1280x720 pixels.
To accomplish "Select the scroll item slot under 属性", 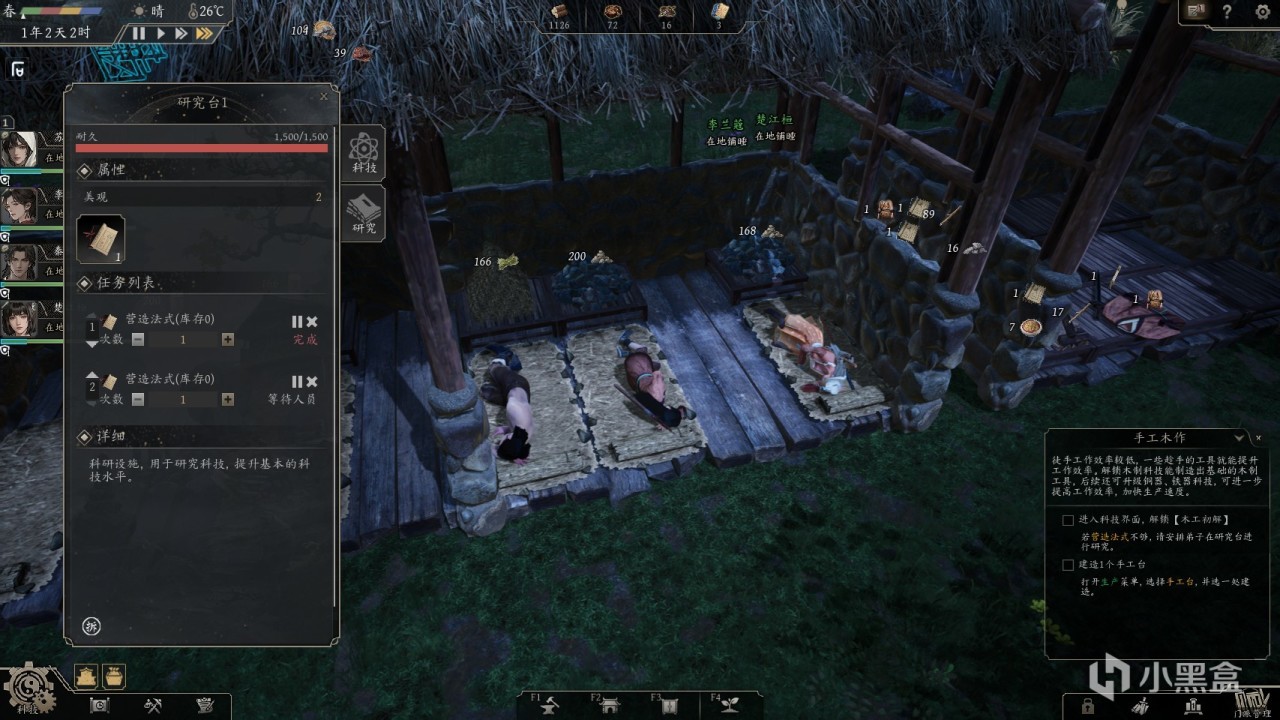I will 101,240.
